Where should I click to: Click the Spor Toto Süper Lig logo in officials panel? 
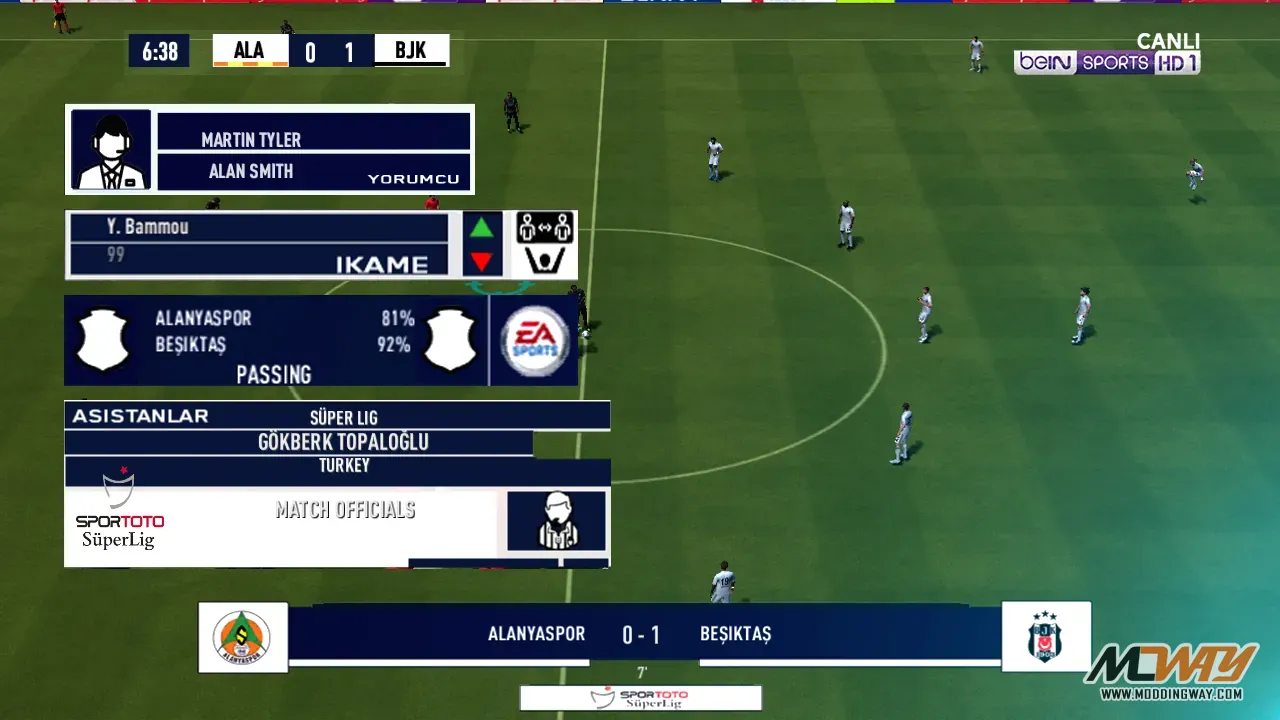119,512
